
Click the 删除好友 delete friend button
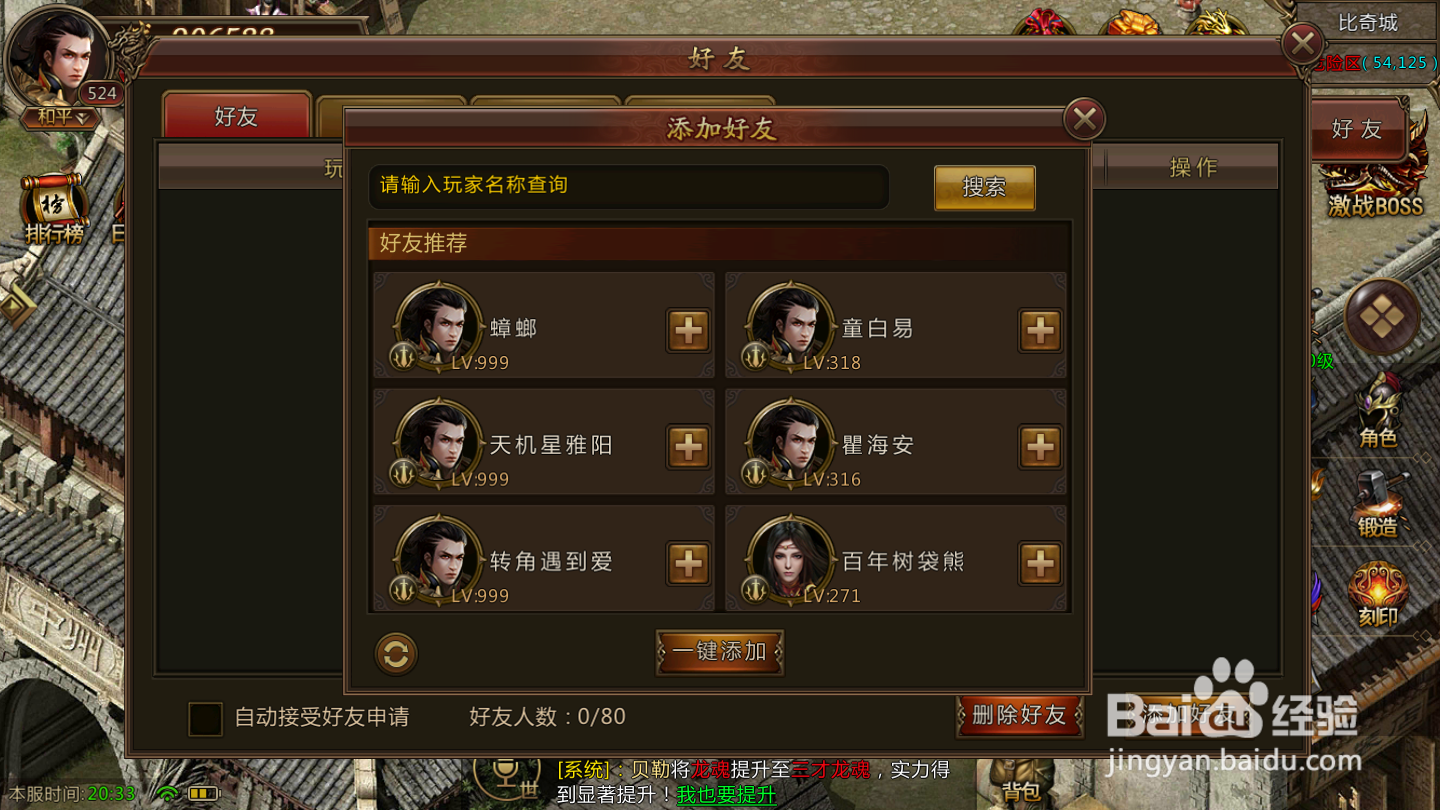1019,717
